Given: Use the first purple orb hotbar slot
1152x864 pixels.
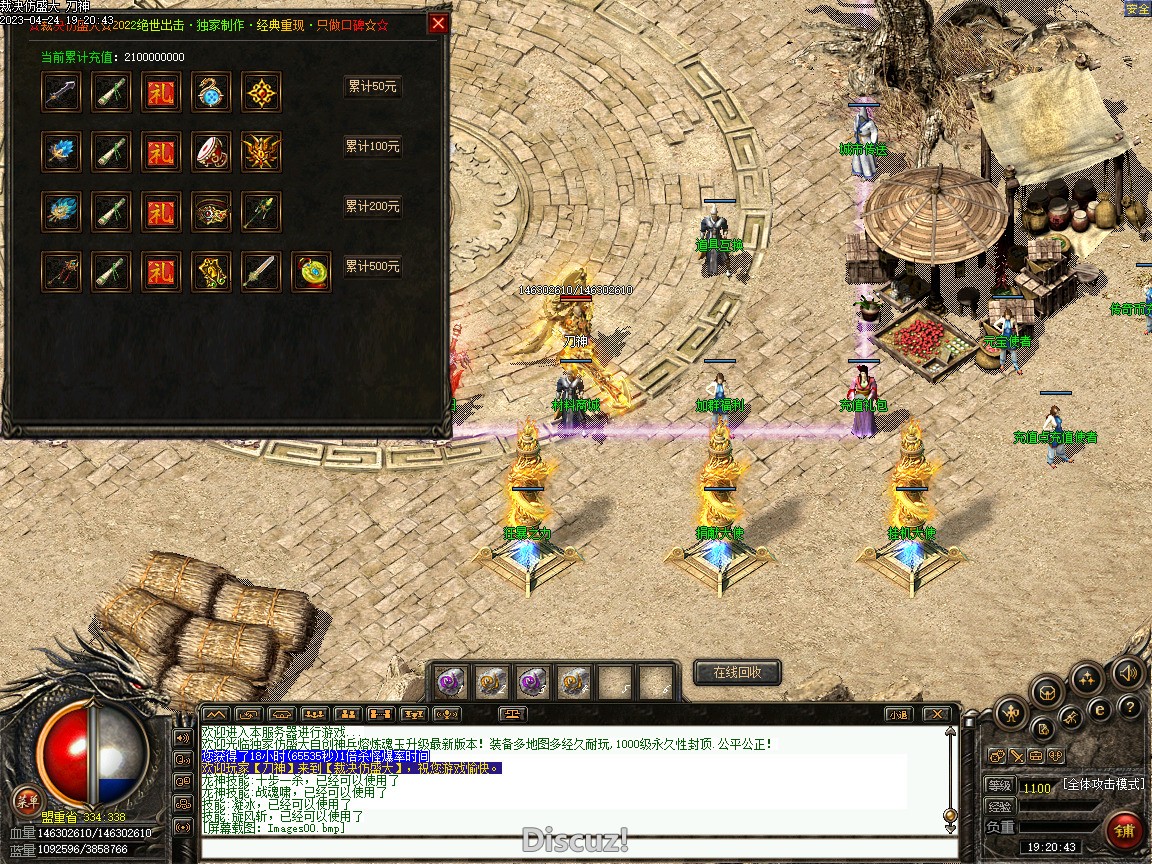Looking at the screenshot, I should click(x=449, y=681).
